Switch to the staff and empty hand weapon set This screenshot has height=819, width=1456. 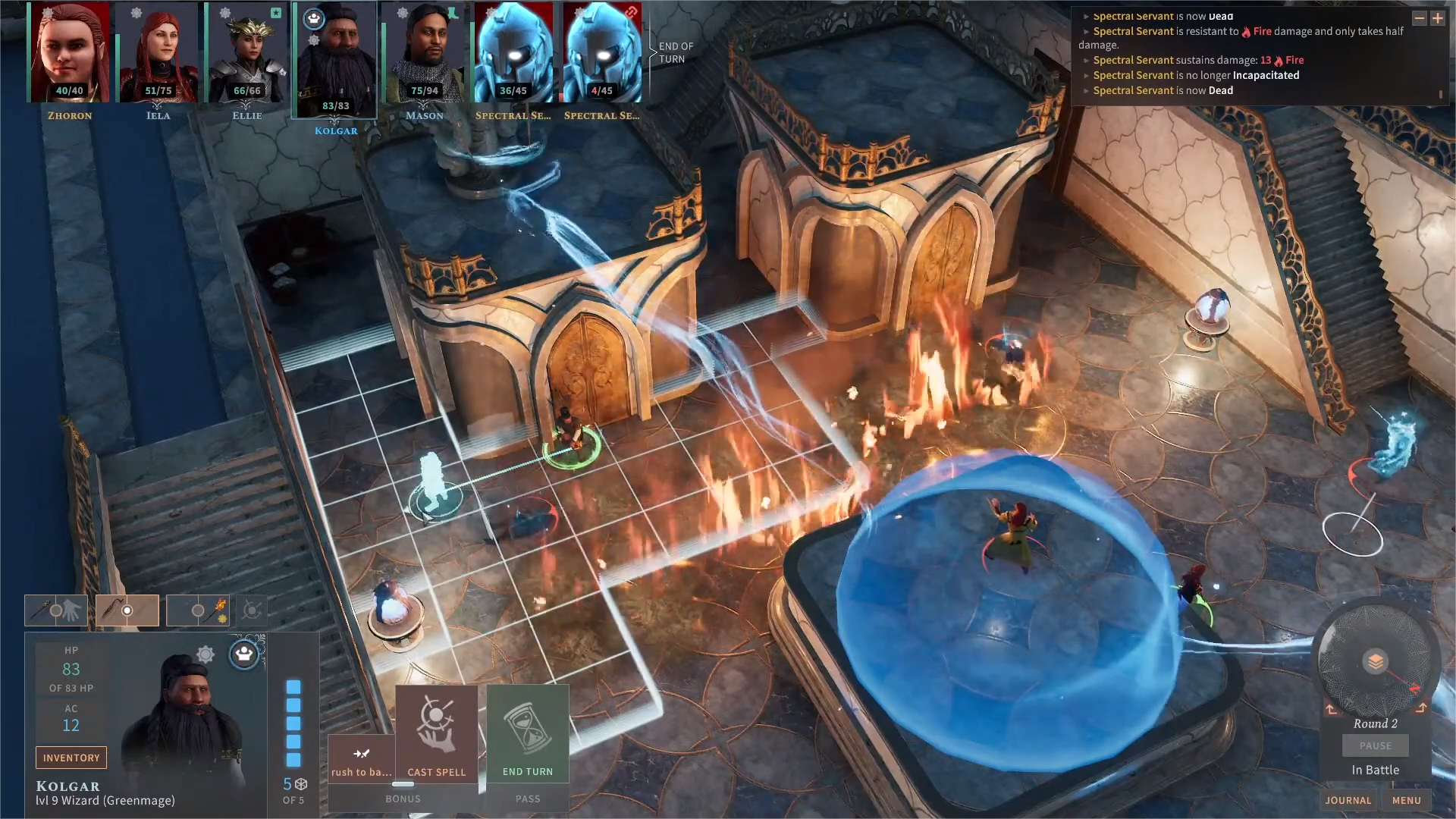(56, 610)
